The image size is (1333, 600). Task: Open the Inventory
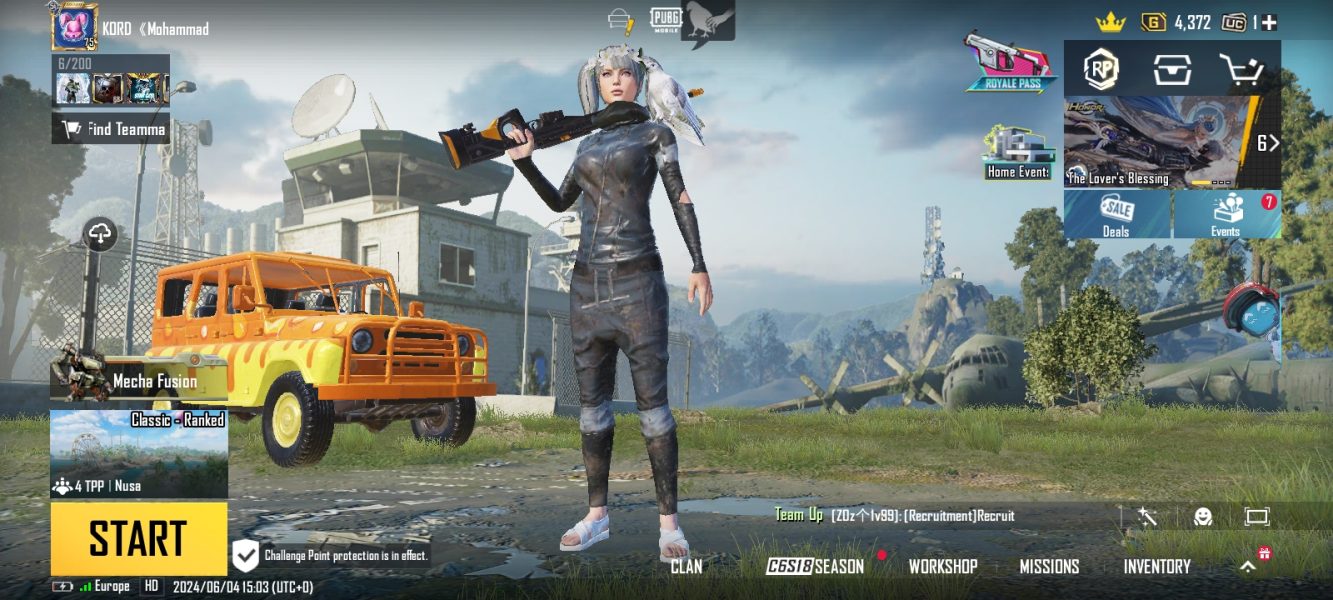pos(1157,566)
